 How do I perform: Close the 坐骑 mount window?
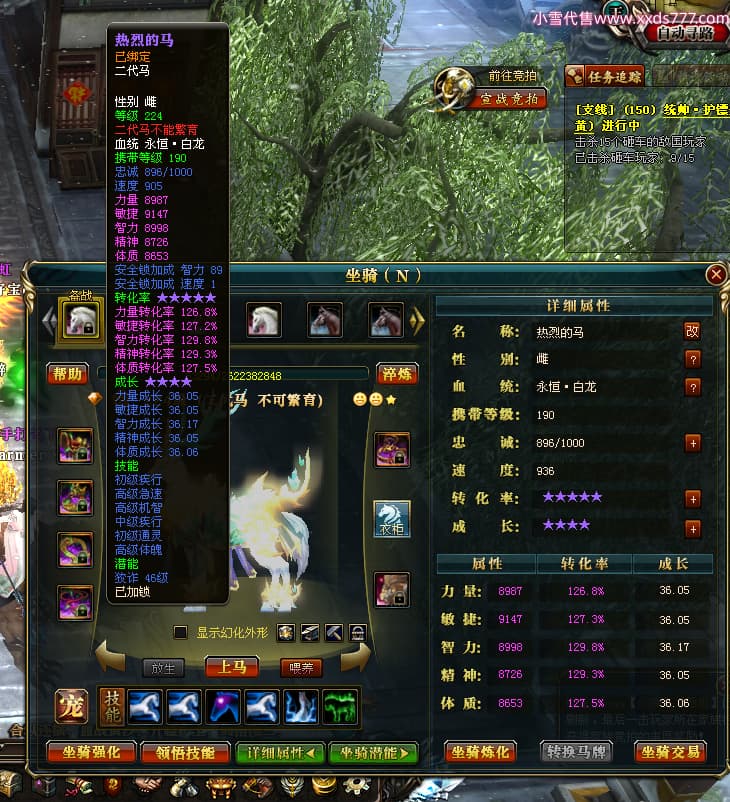pyautogui.click(x=715, y=274)
